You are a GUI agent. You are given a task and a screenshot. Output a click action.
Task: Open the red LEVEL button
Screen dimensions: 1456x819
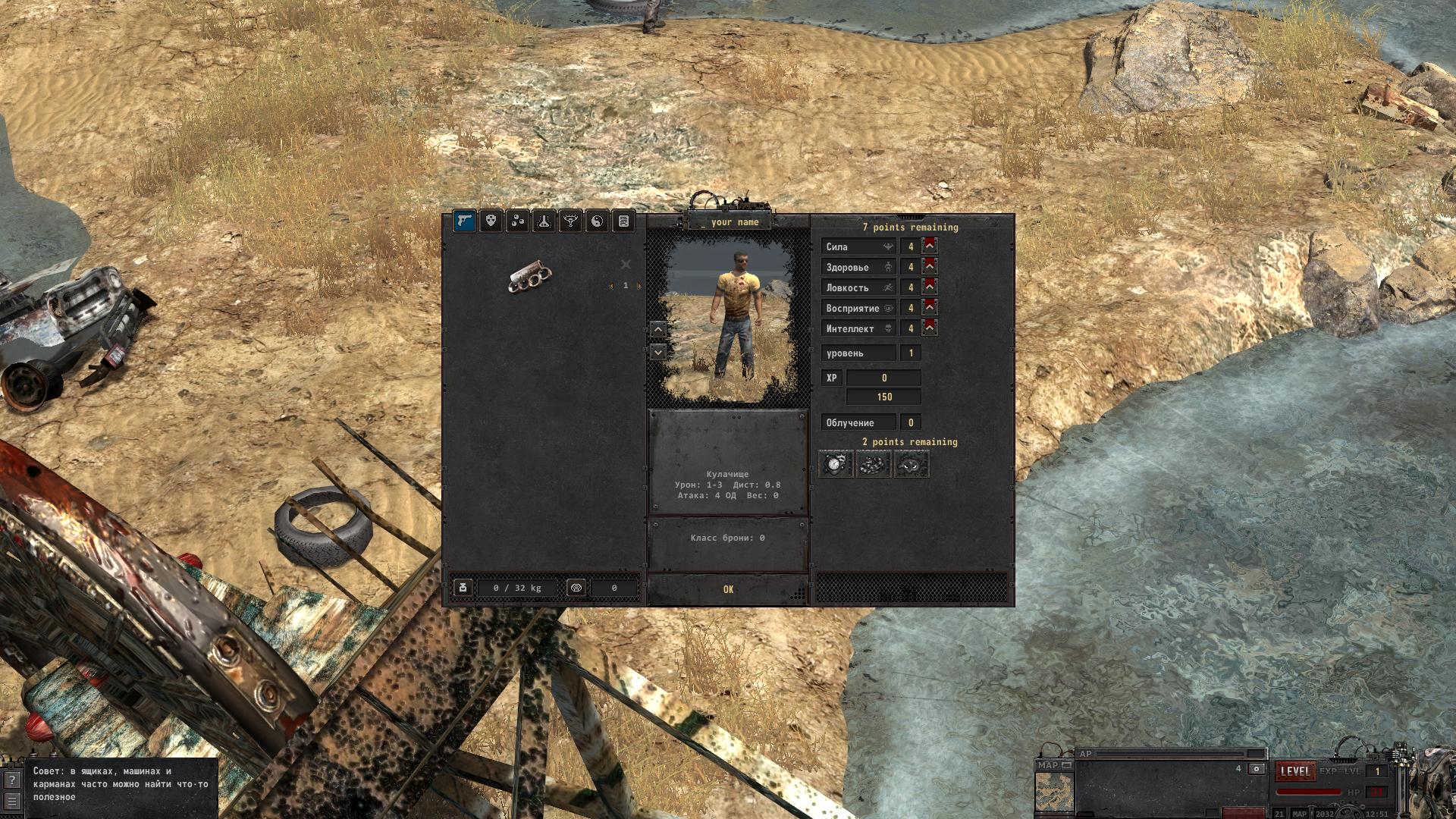tap(1294, 771)
